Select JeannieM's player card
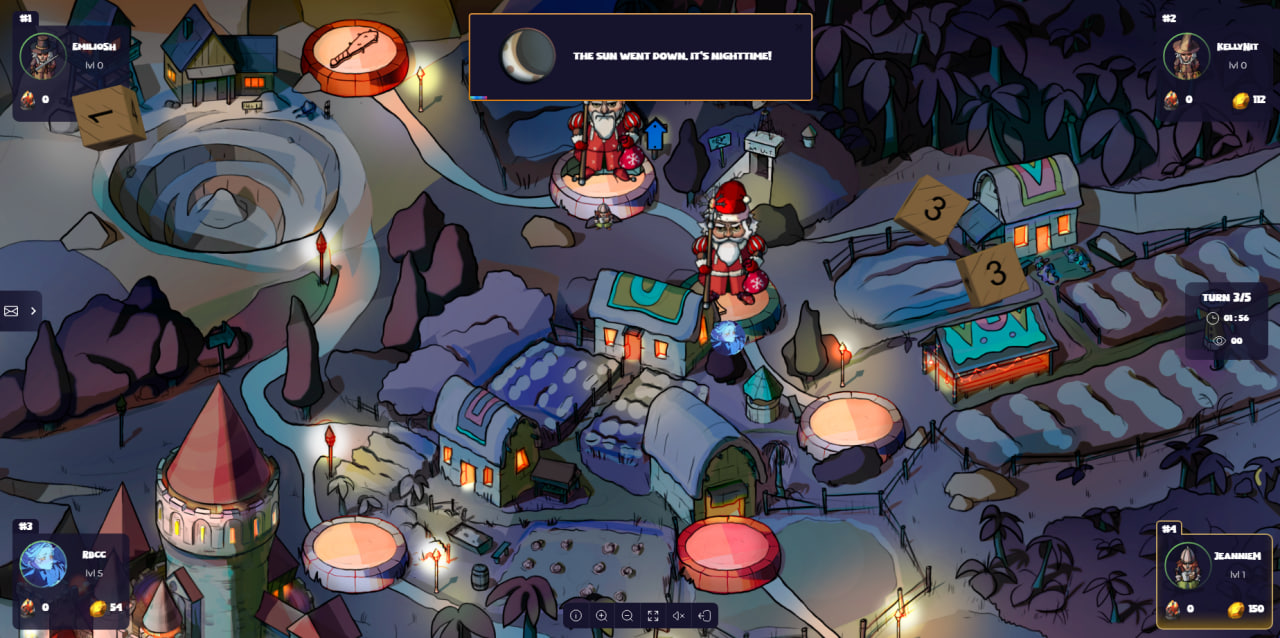Viewport: 1280px width, 638px height. point(1214,577)
